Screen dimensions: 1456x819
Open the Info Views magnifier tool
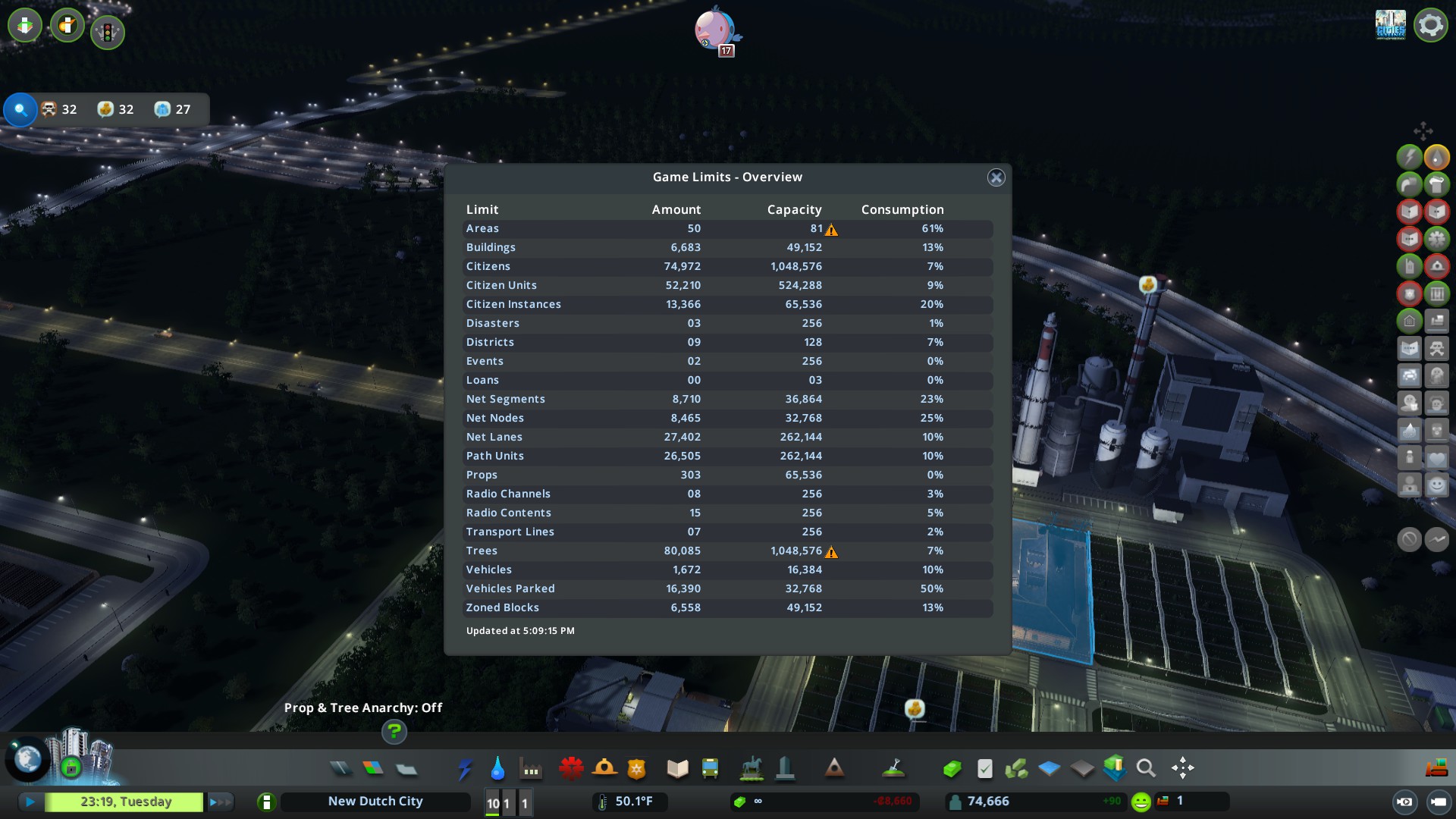click(1145, 768)
